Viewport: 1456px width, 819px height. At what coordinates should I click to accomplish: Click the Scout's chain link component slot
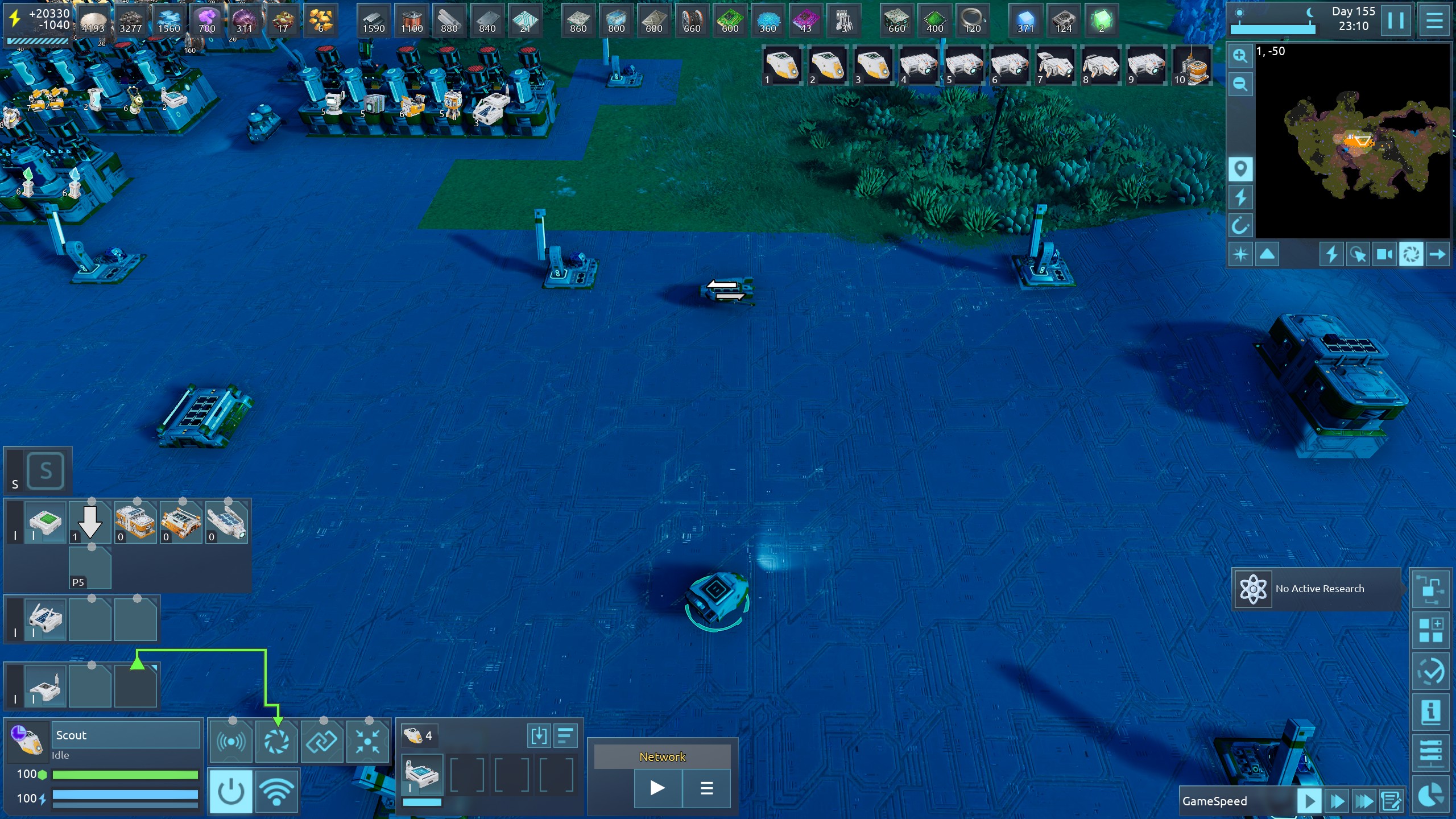pos(322,742)
